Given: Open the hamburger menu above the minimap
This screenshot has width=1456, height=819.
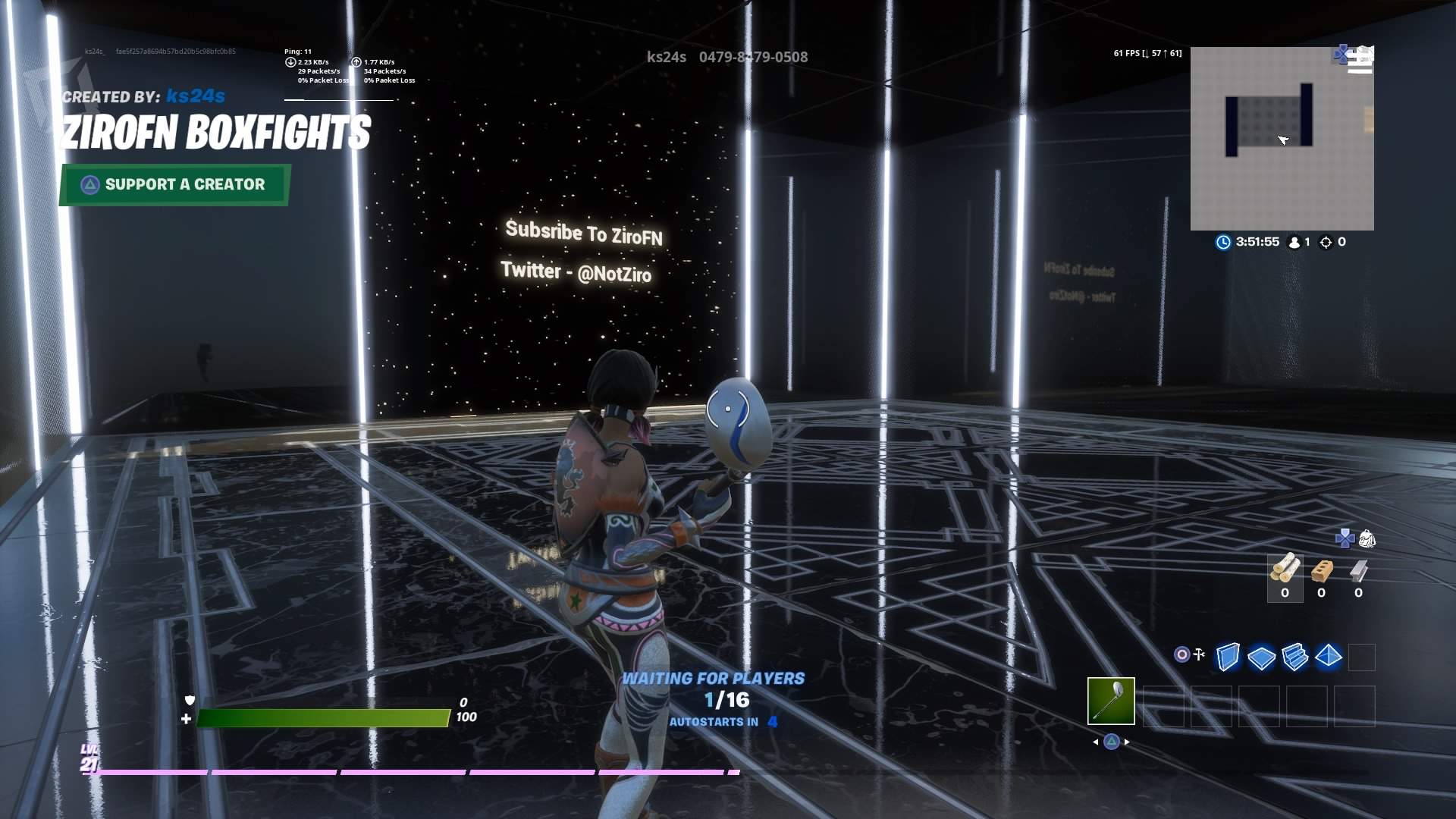Looking at the screenshot, I should tap(1360, 64).
